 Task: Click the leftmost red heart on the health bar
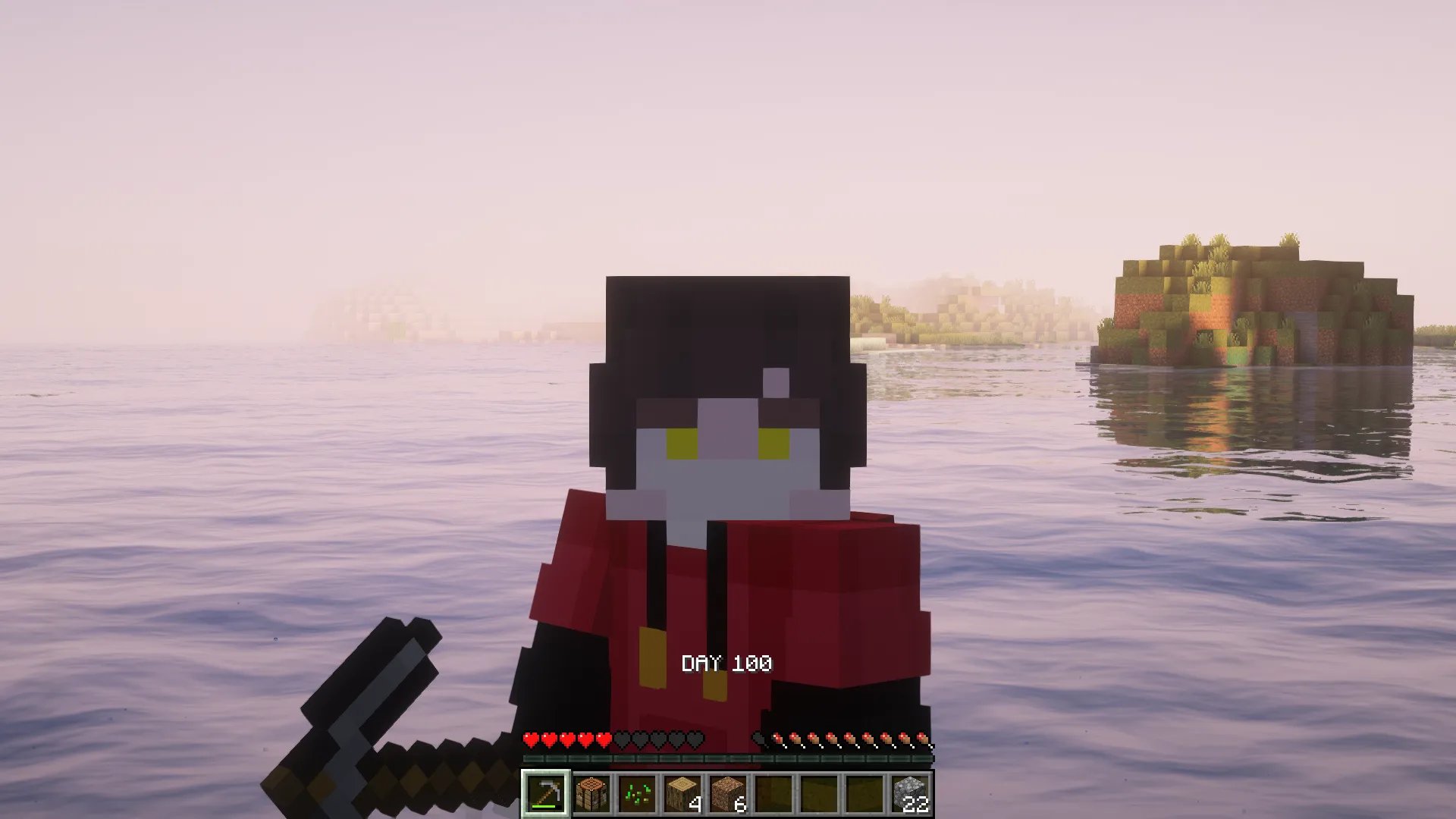[531, 739]
